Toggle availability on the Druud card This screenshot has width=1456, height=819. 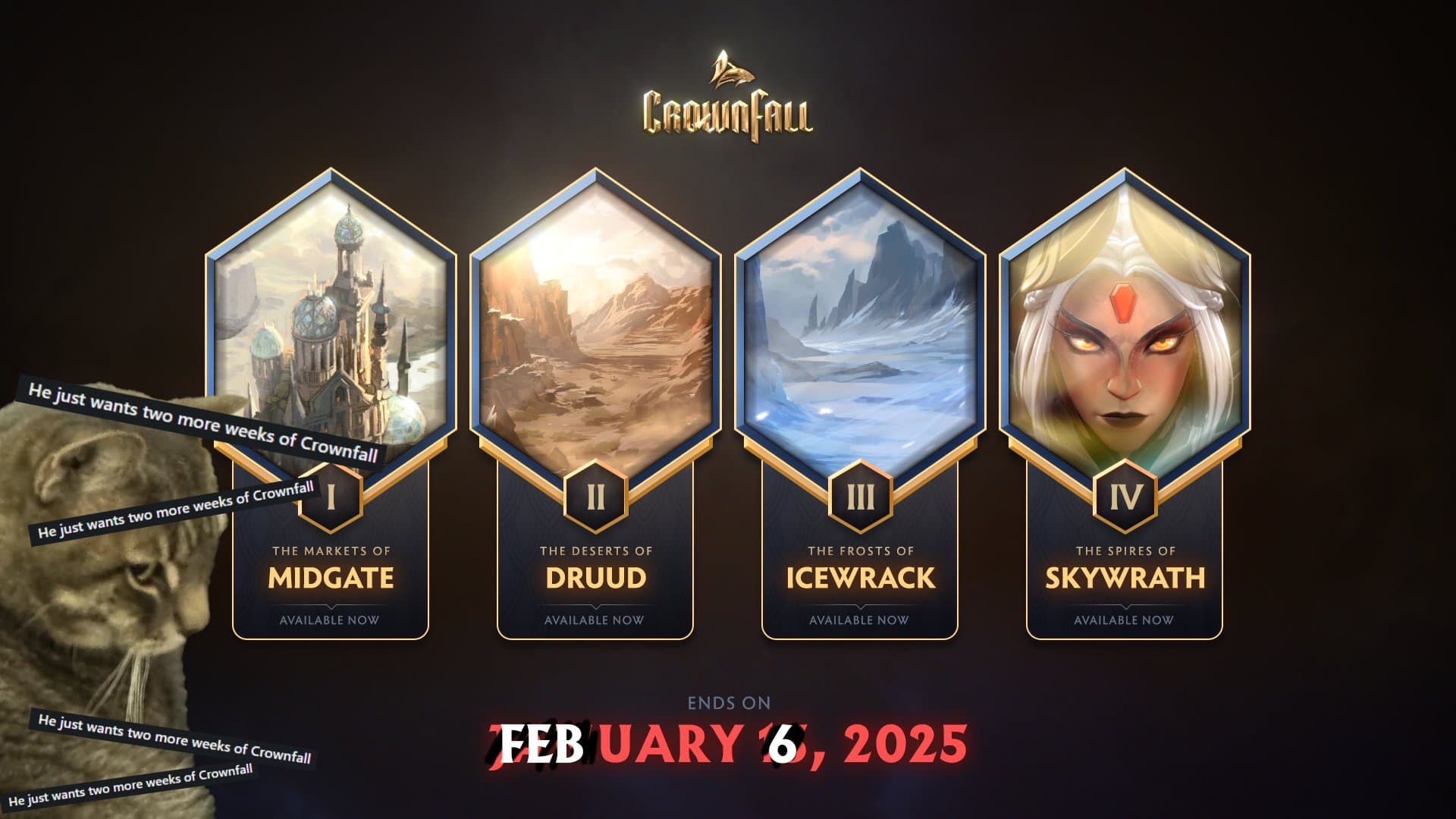[x=594, y=620]
